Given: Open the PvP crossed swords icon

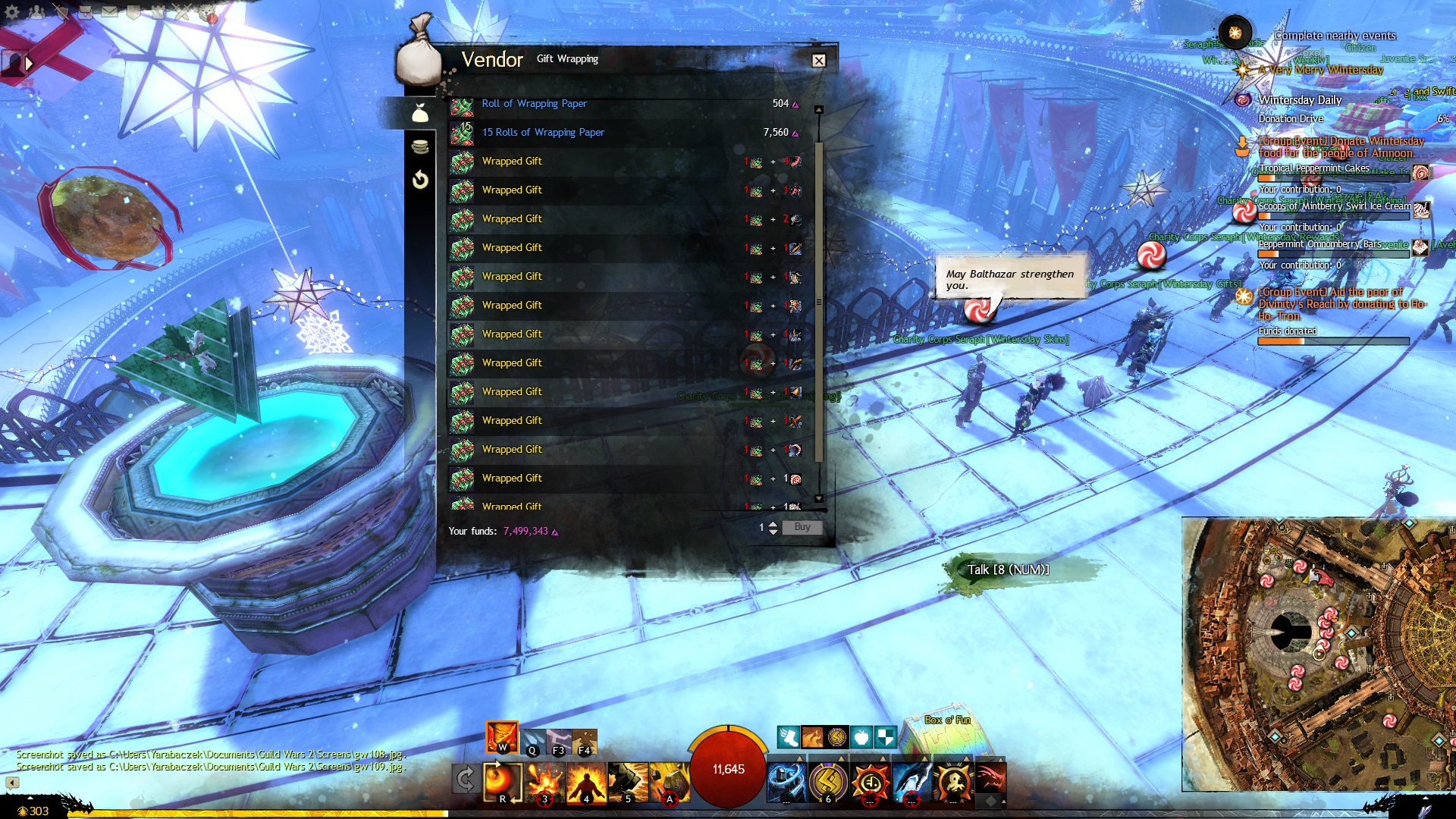Looking at the screenshot, I should (x=182, y=11).
